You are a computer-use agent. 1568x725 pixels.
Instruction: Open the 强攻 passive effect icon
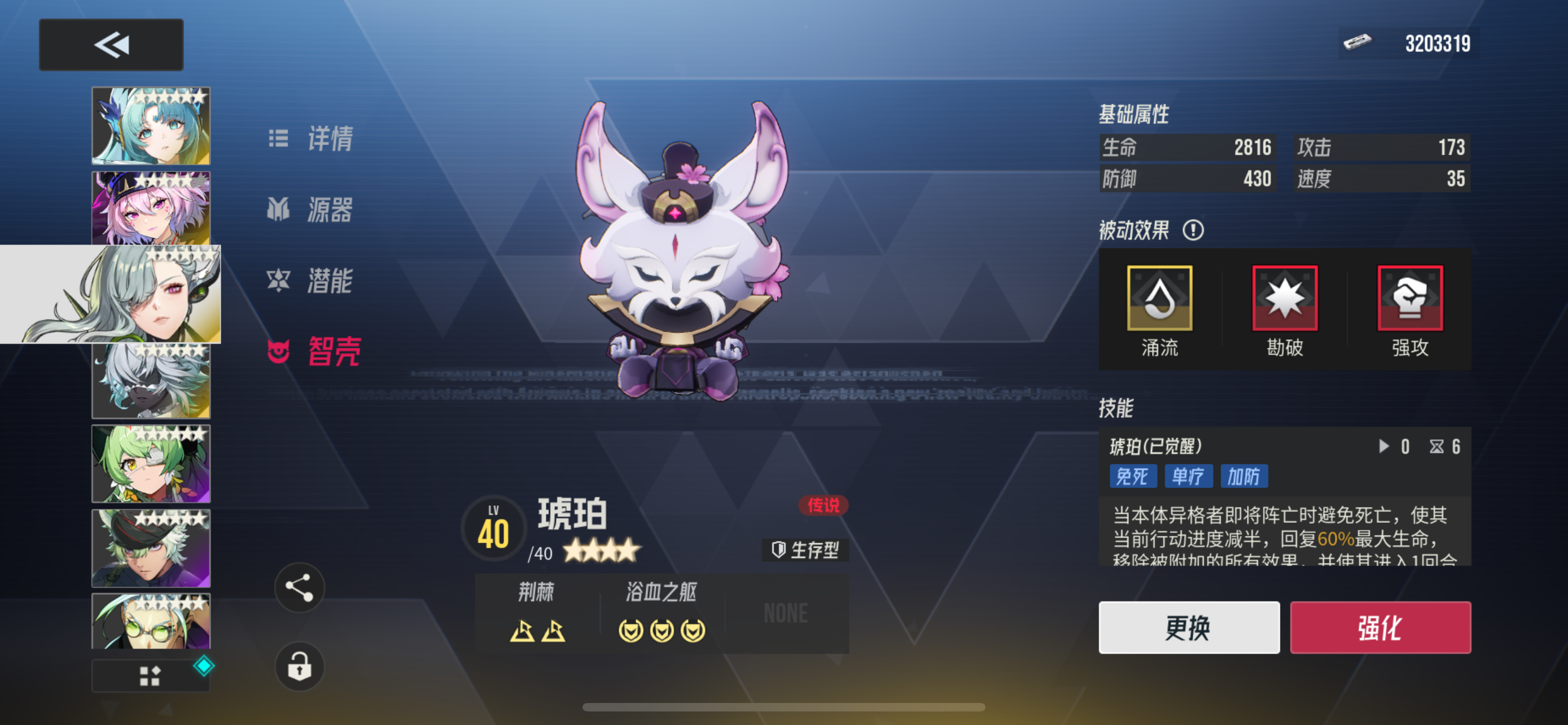tap(1409, 298)
